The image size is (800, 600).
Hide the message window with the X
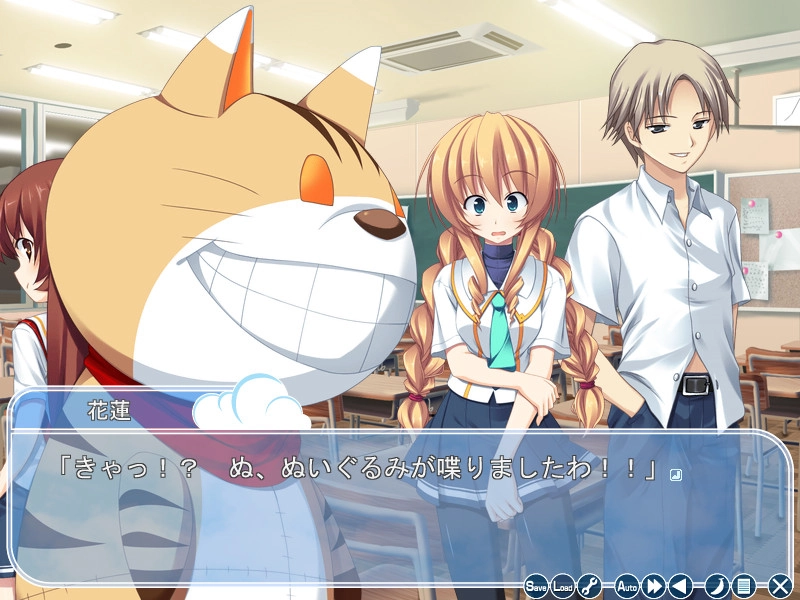[780, 586]
